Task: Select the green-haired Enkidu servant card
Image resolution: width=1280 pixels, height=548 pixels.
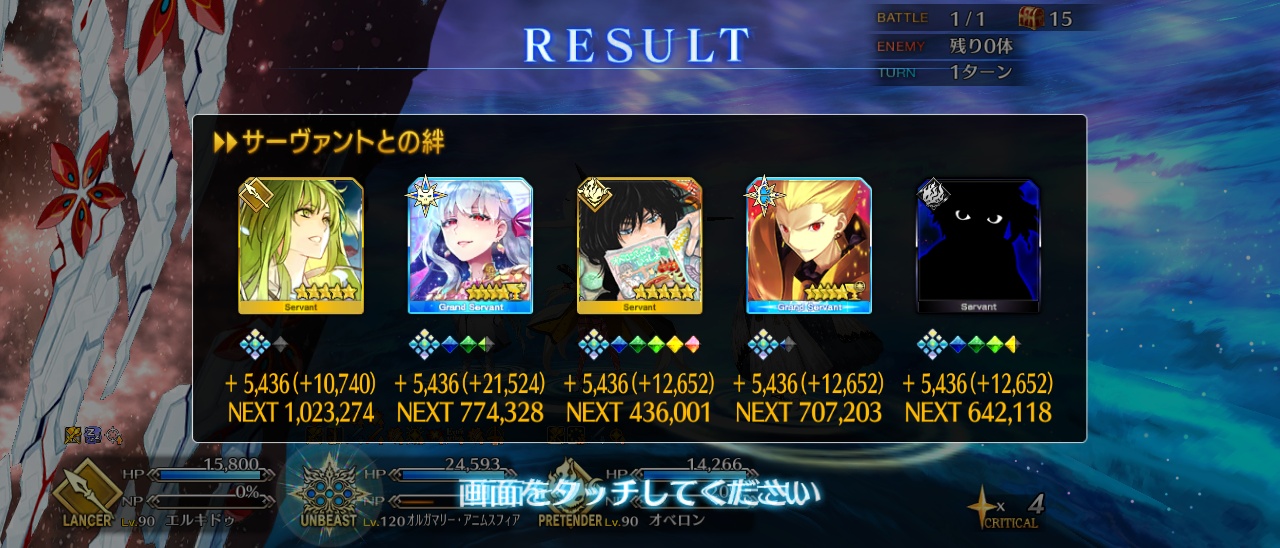Action: [x=300, y=246]
